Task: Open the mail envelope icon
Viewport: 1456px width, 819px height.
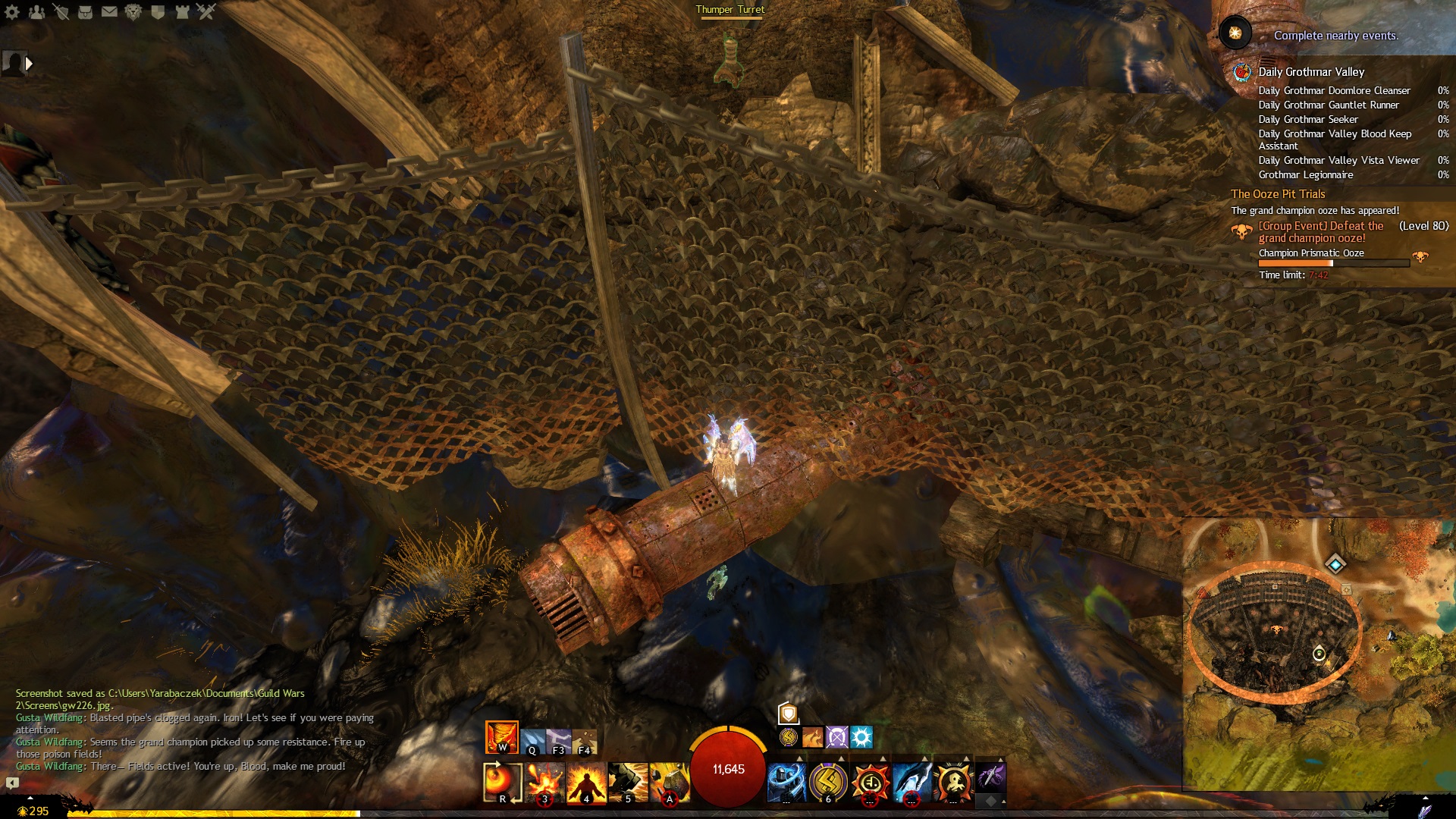Action: (x=109, y=11)
